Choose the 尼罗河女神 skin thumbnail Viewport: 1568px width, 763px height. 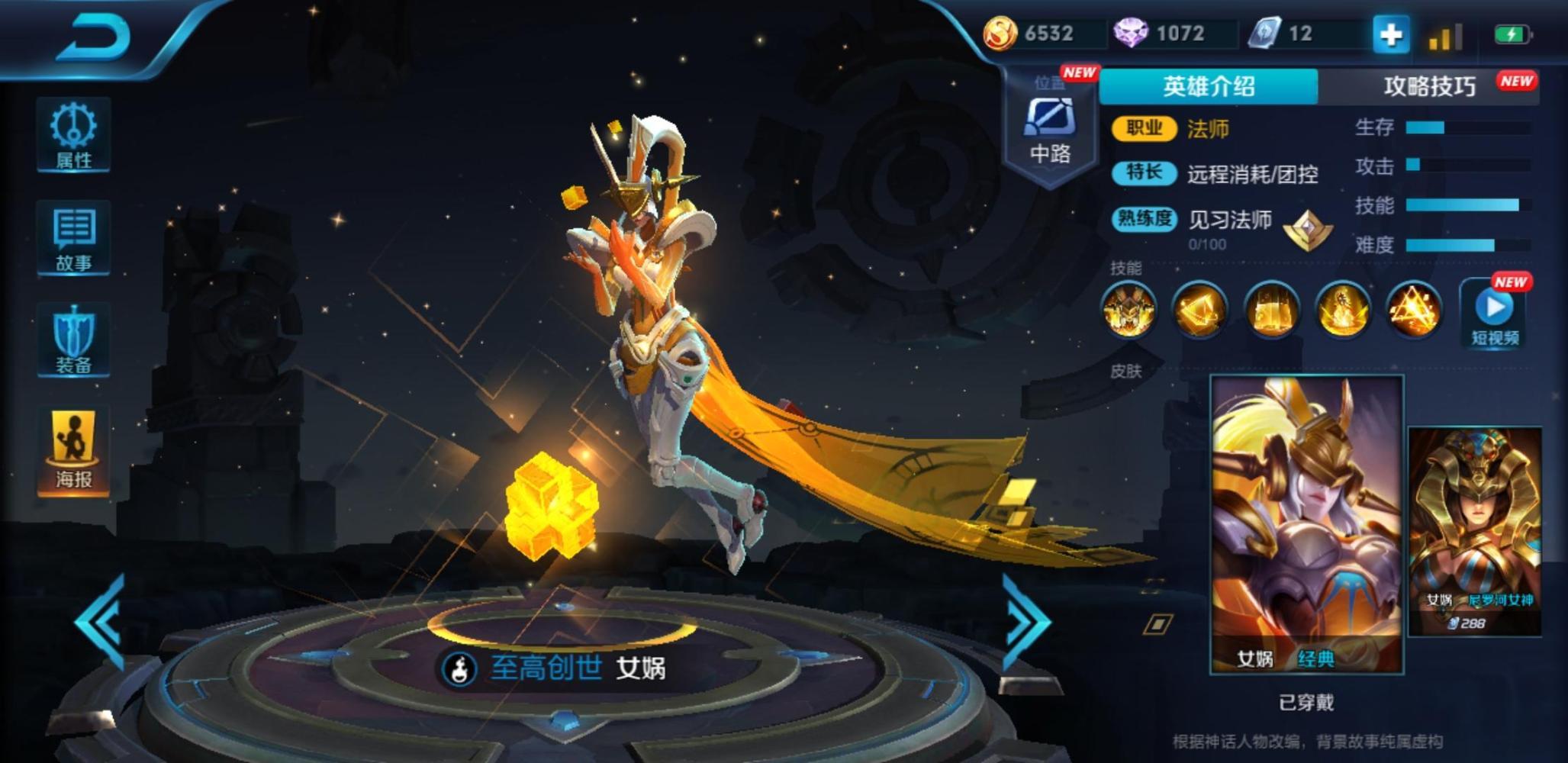click(x=1474, y=530)
